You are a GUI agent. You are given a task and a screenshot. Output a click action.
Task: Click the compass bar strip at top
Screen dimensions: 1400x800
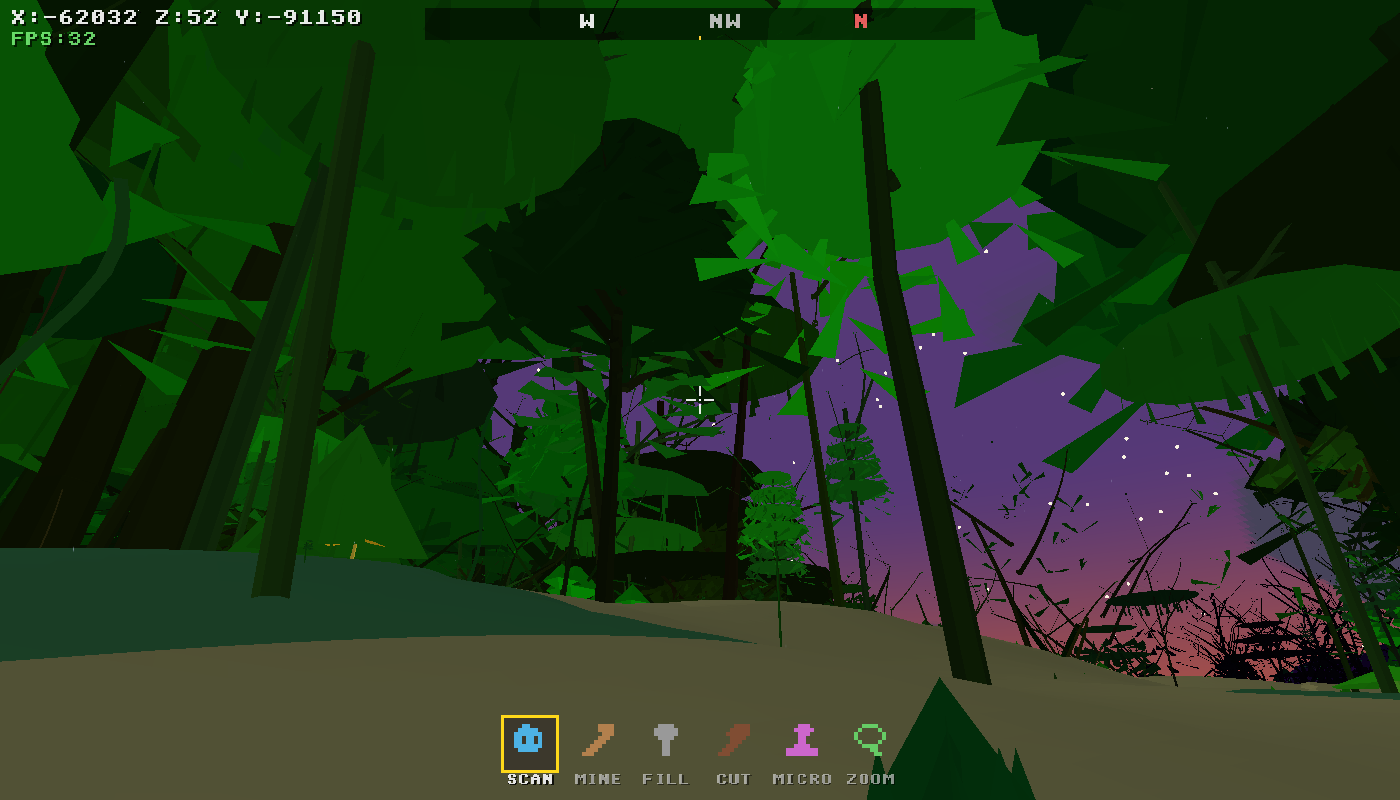[700, 21]
